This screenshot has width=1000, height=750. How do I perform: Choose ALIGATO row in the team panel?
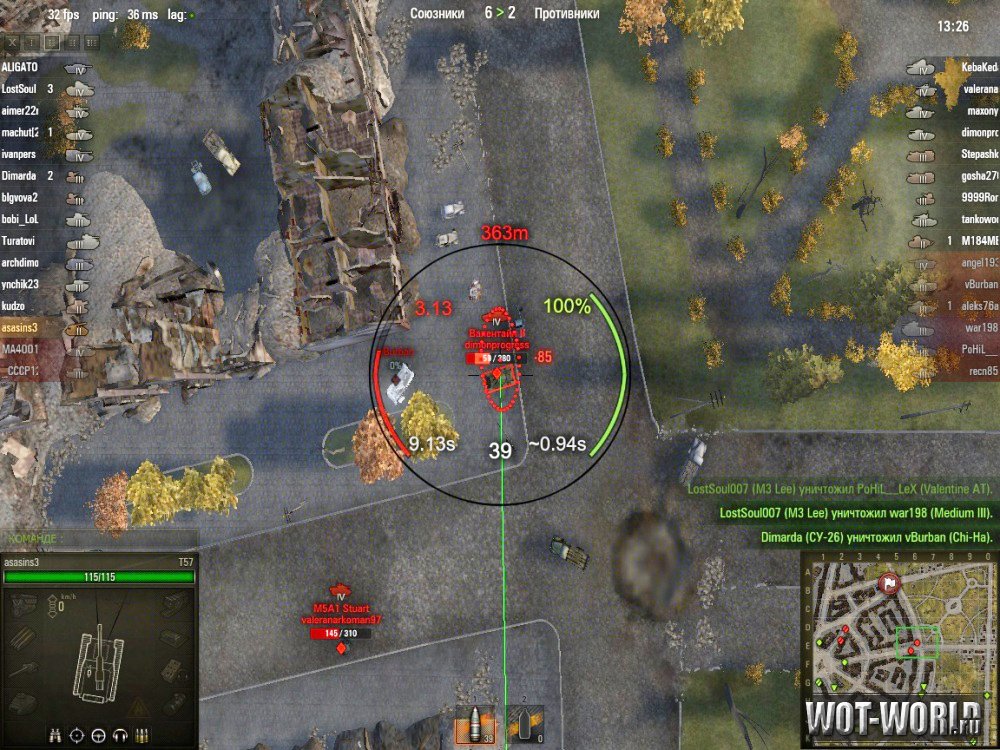[21, 67]
